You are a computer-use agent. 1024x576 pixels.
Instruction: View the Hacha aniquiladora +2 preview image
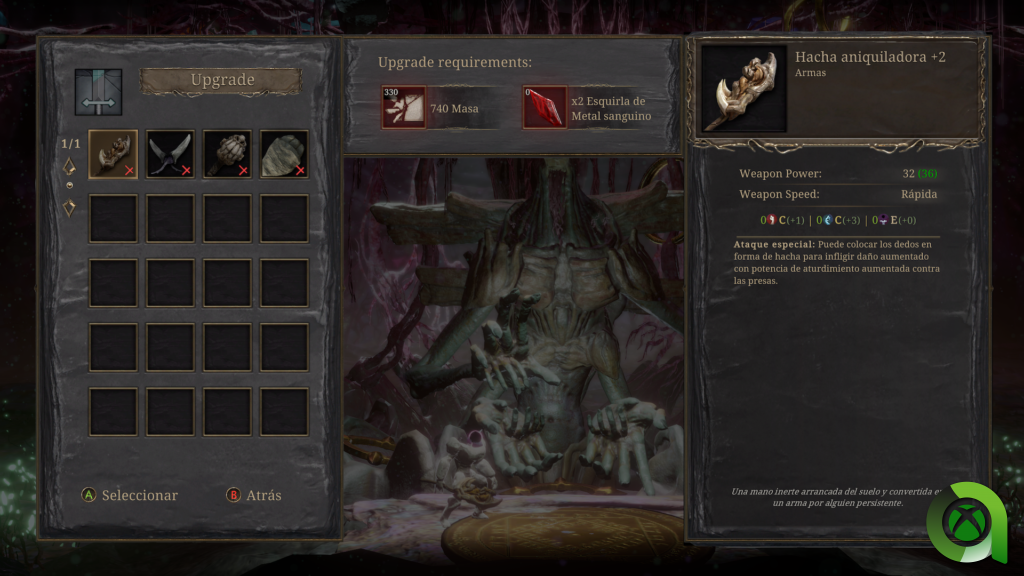point(744,88)
